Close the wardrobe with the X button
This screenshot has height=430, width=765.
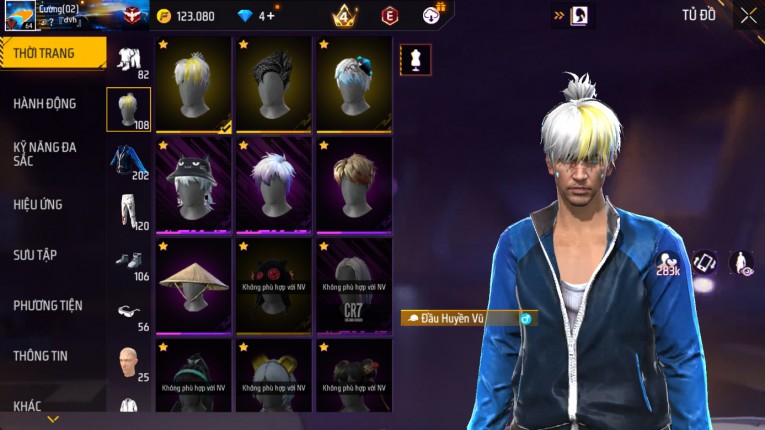[x=748, y=16]
